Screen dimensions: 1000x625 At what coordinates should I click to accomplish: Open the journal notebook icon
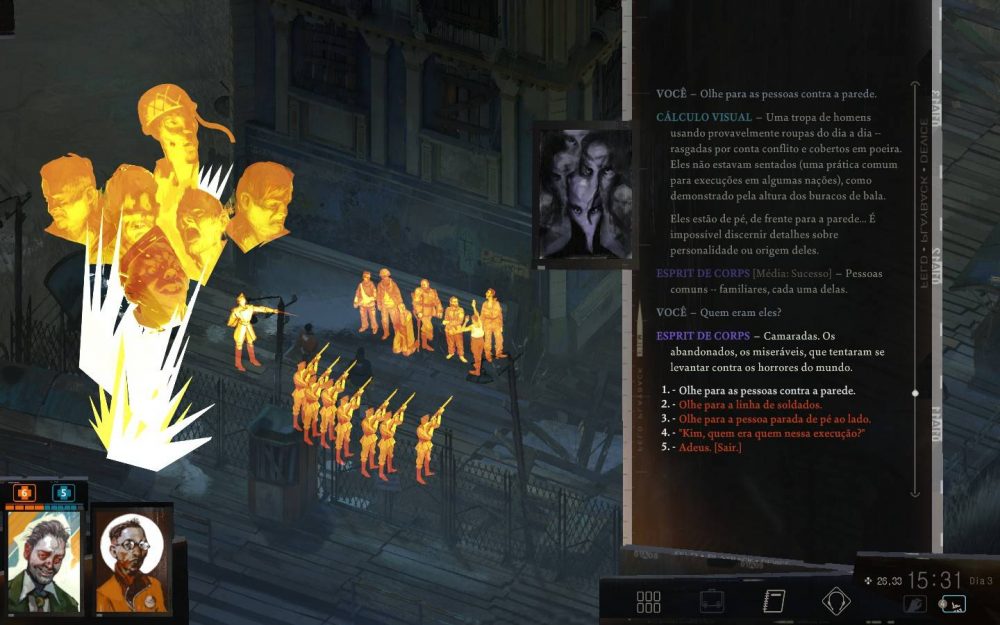point(773,602)
